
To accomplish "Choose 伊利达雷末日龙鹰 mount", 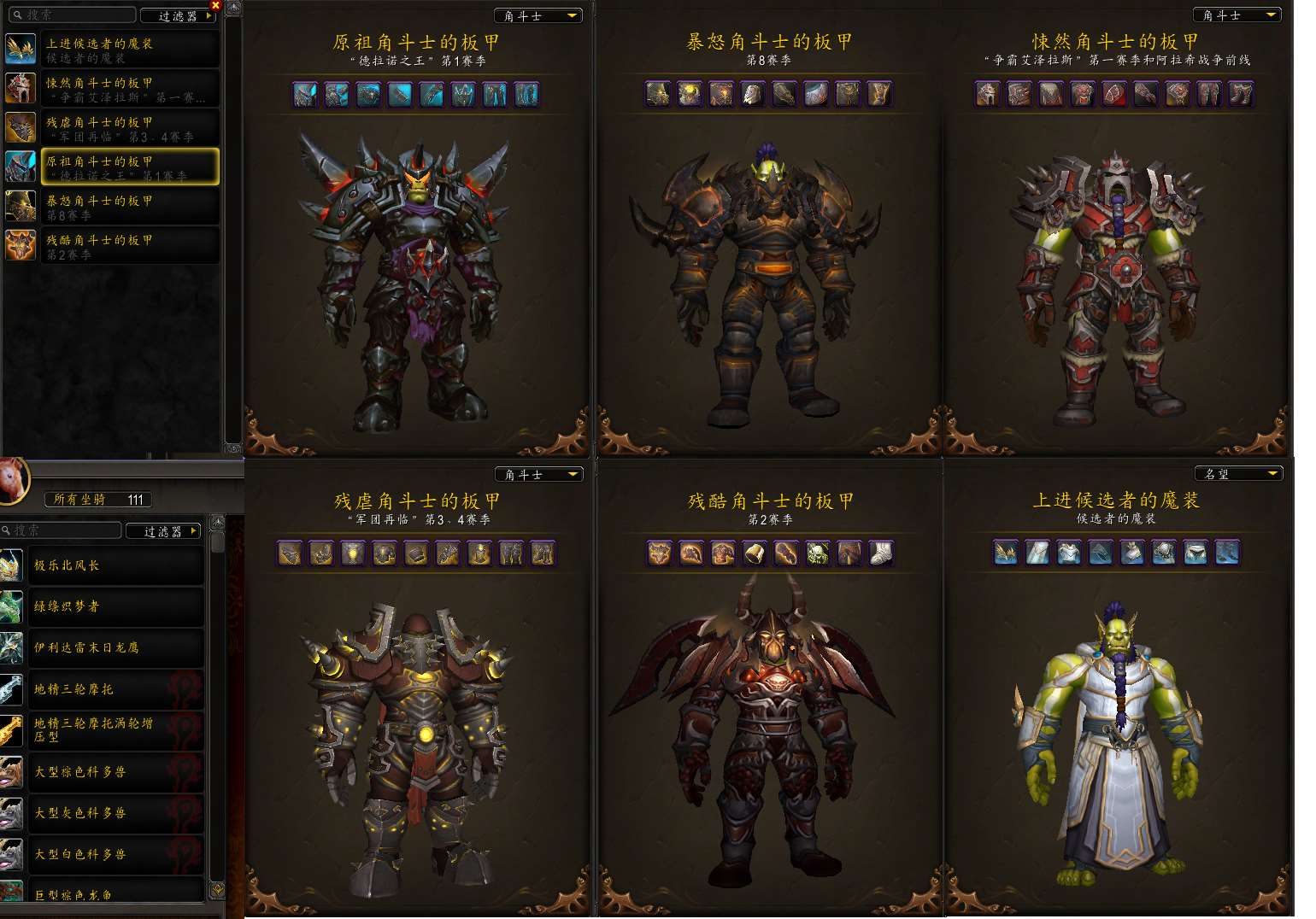I will coord(115,647).
